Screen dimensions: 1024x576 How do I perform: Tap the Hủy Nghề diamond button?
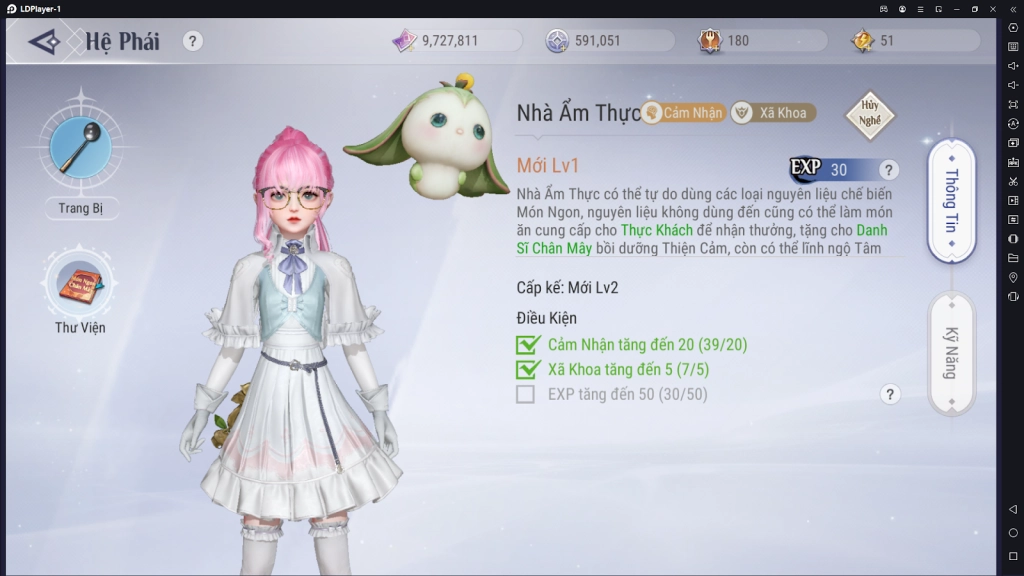(x=869, y=115)
